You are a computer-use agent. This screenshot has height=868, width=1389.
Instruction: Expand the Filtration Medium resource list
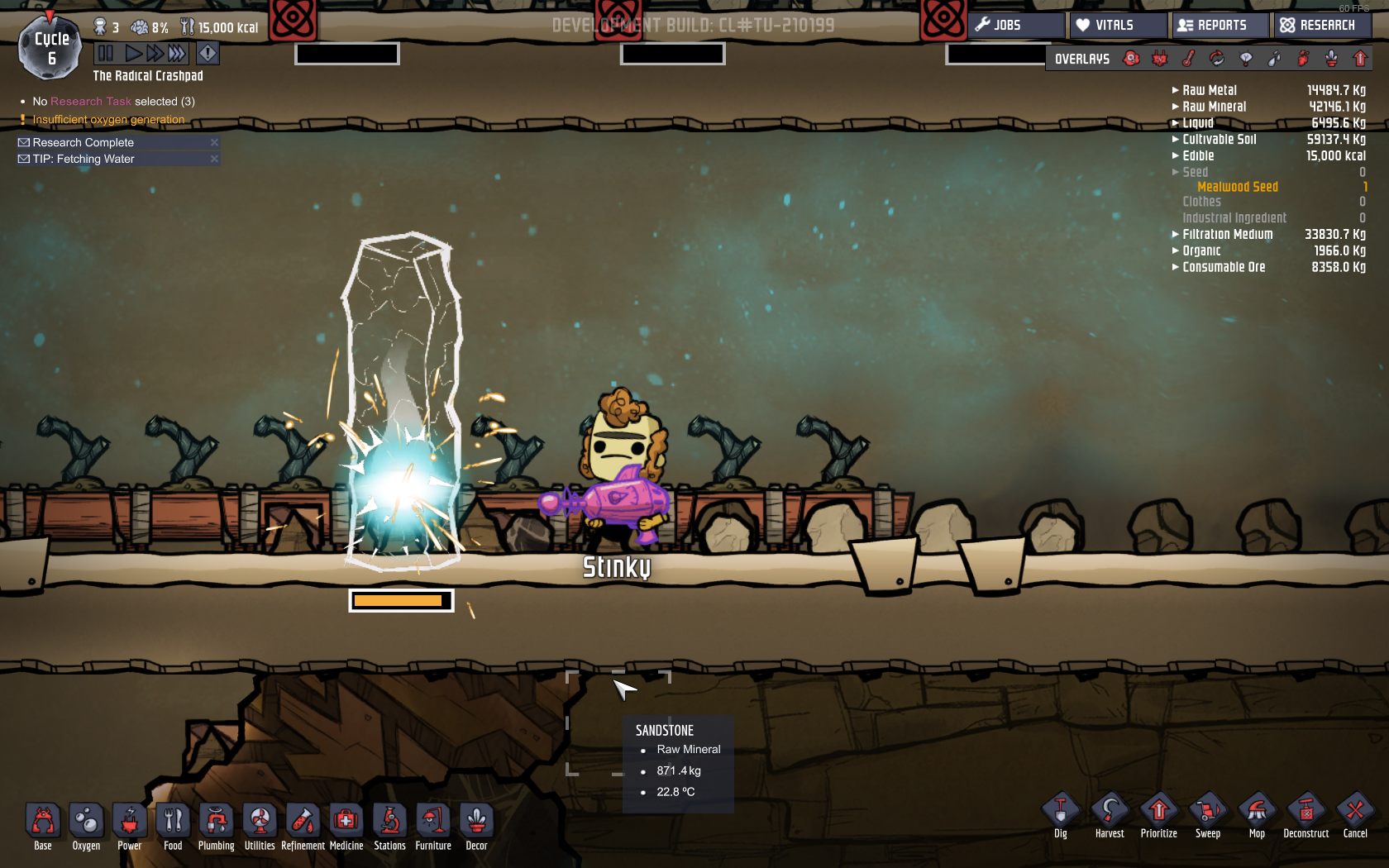[1227, 235]
